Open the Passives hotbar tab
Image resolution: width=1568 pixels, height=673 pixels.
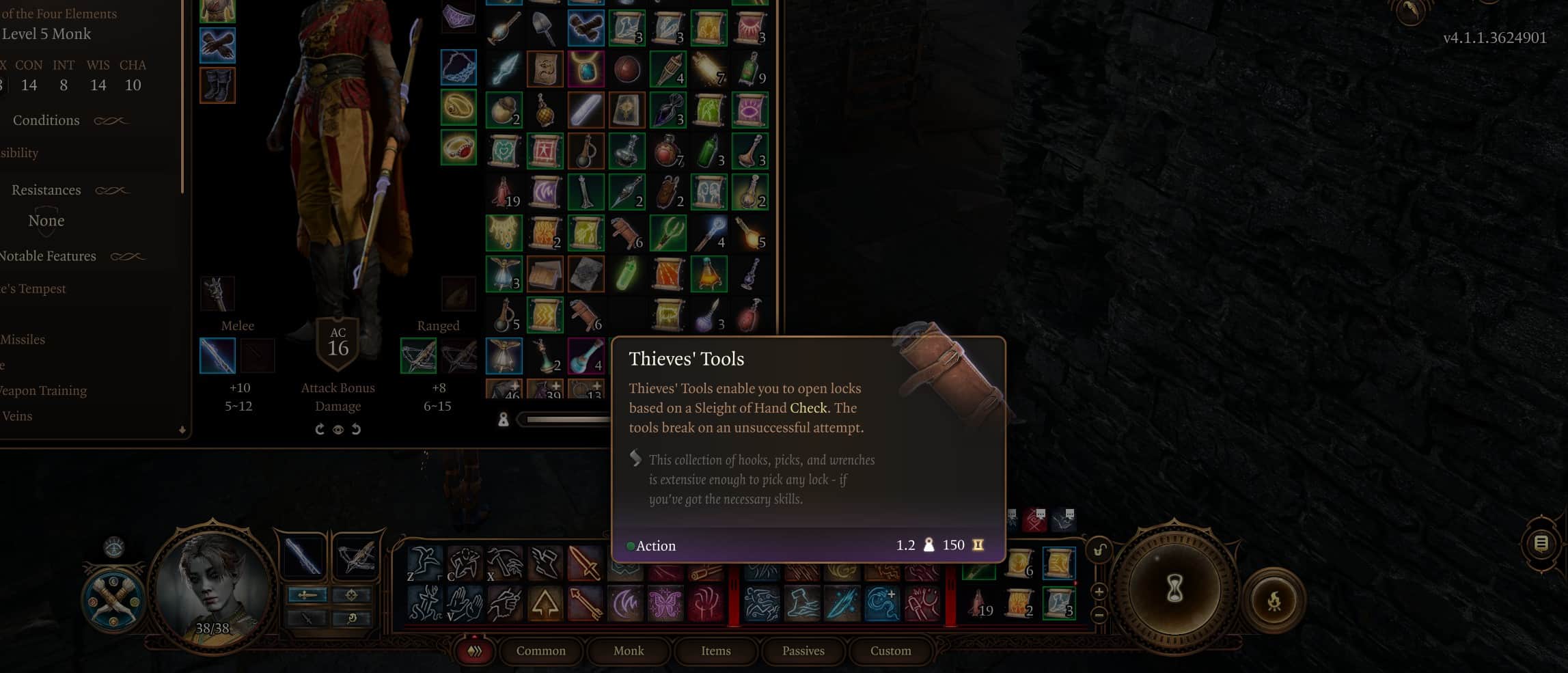803,651
